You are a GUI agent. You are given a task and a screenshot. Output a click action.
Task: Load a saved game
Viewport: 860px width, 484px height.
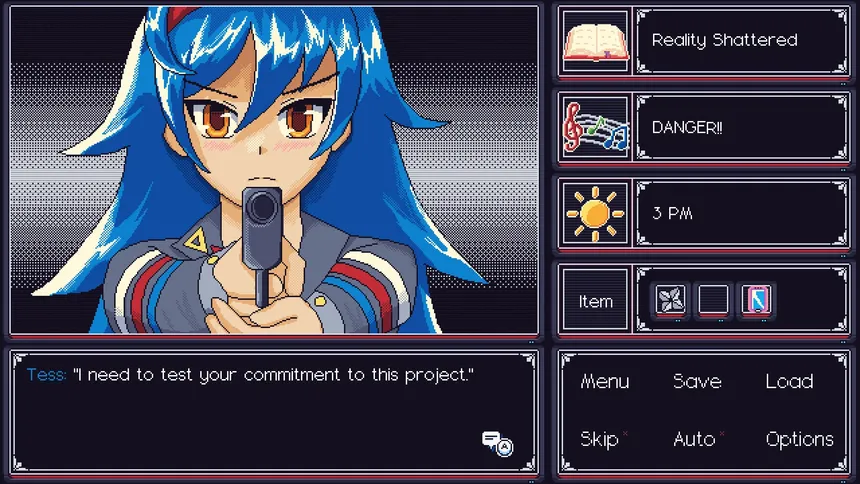[789, 381]
